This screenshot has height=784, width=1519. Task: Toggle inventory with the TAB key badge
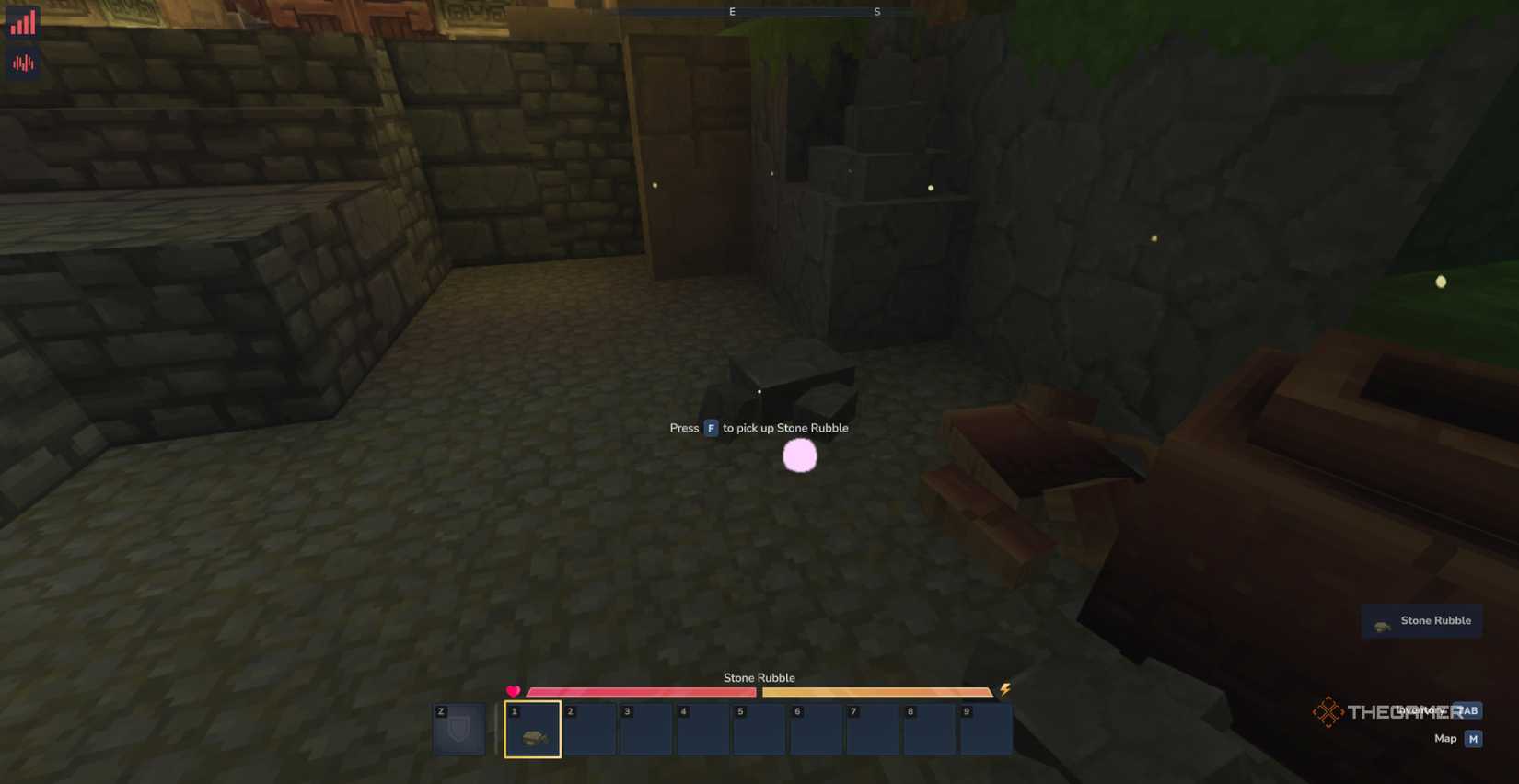tap(1468, 710)
